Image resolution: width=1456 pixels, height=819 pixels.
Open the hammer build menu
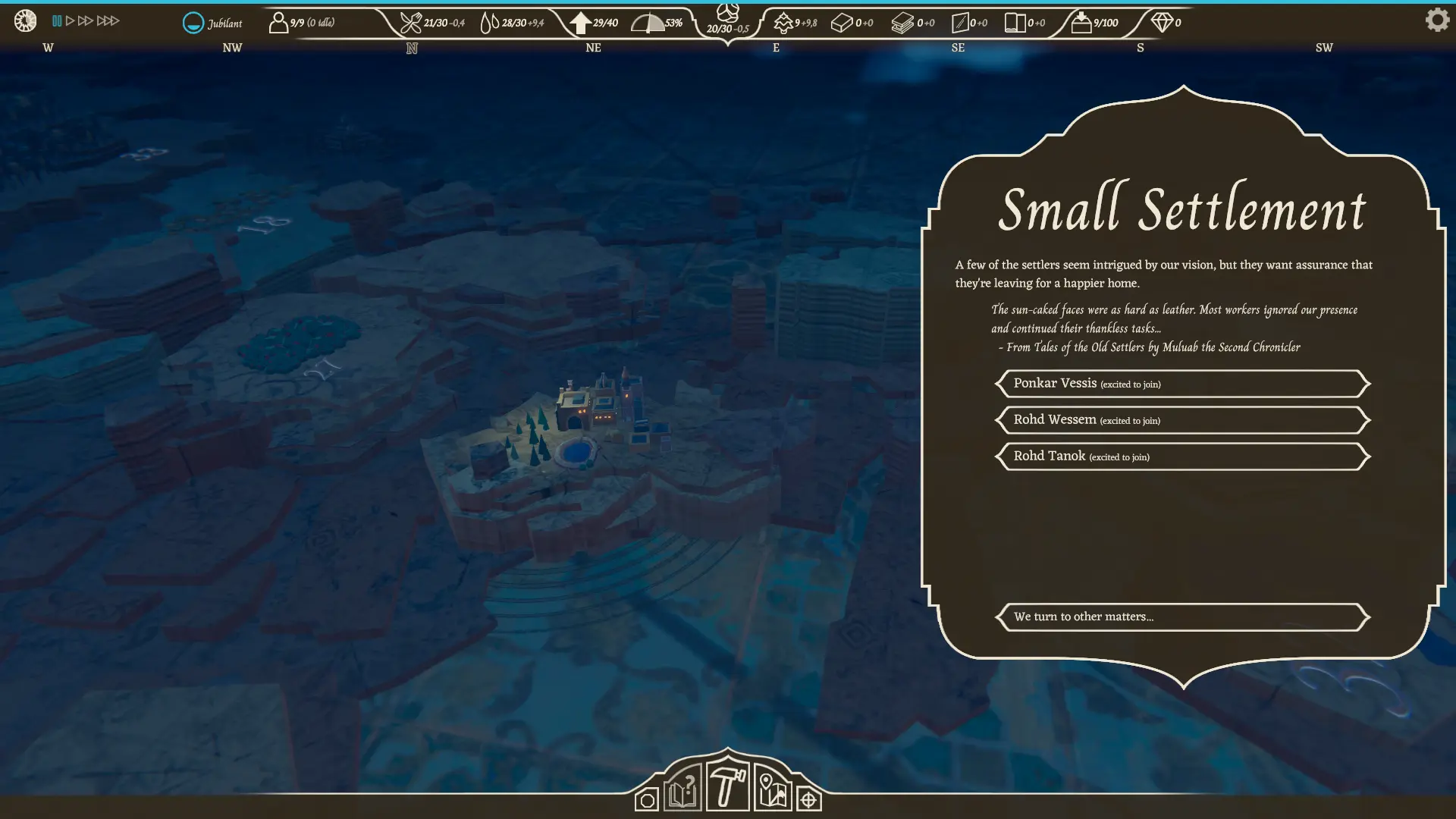[727, 786]
